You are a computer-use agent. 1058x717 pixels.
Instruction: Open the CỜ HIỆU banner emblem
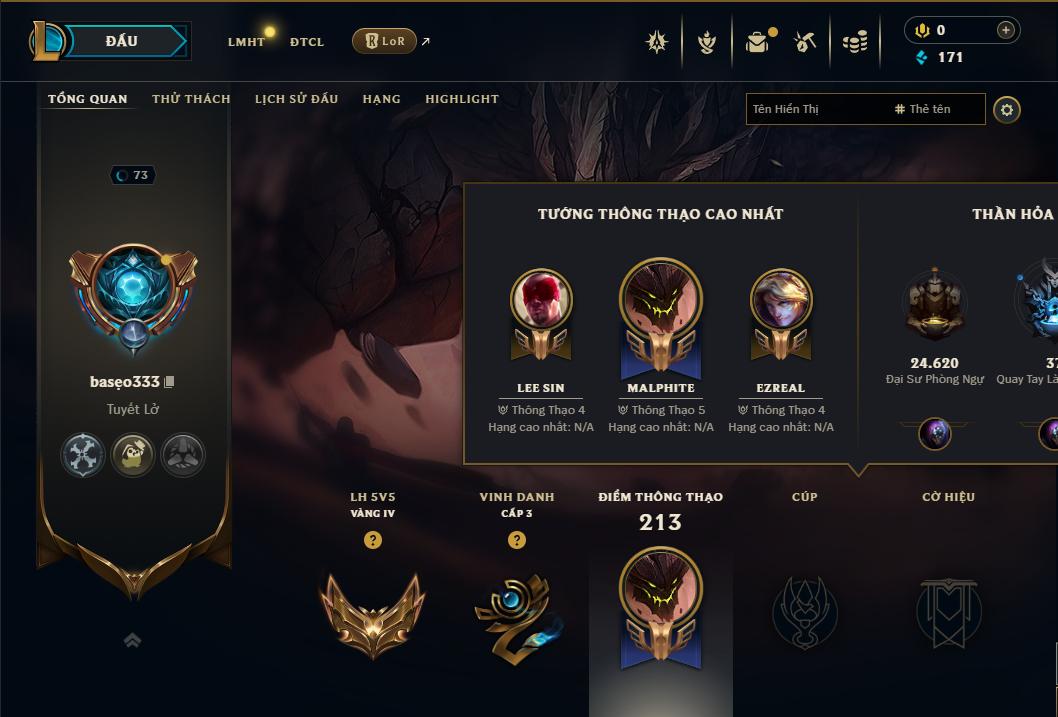coord(948,610)
